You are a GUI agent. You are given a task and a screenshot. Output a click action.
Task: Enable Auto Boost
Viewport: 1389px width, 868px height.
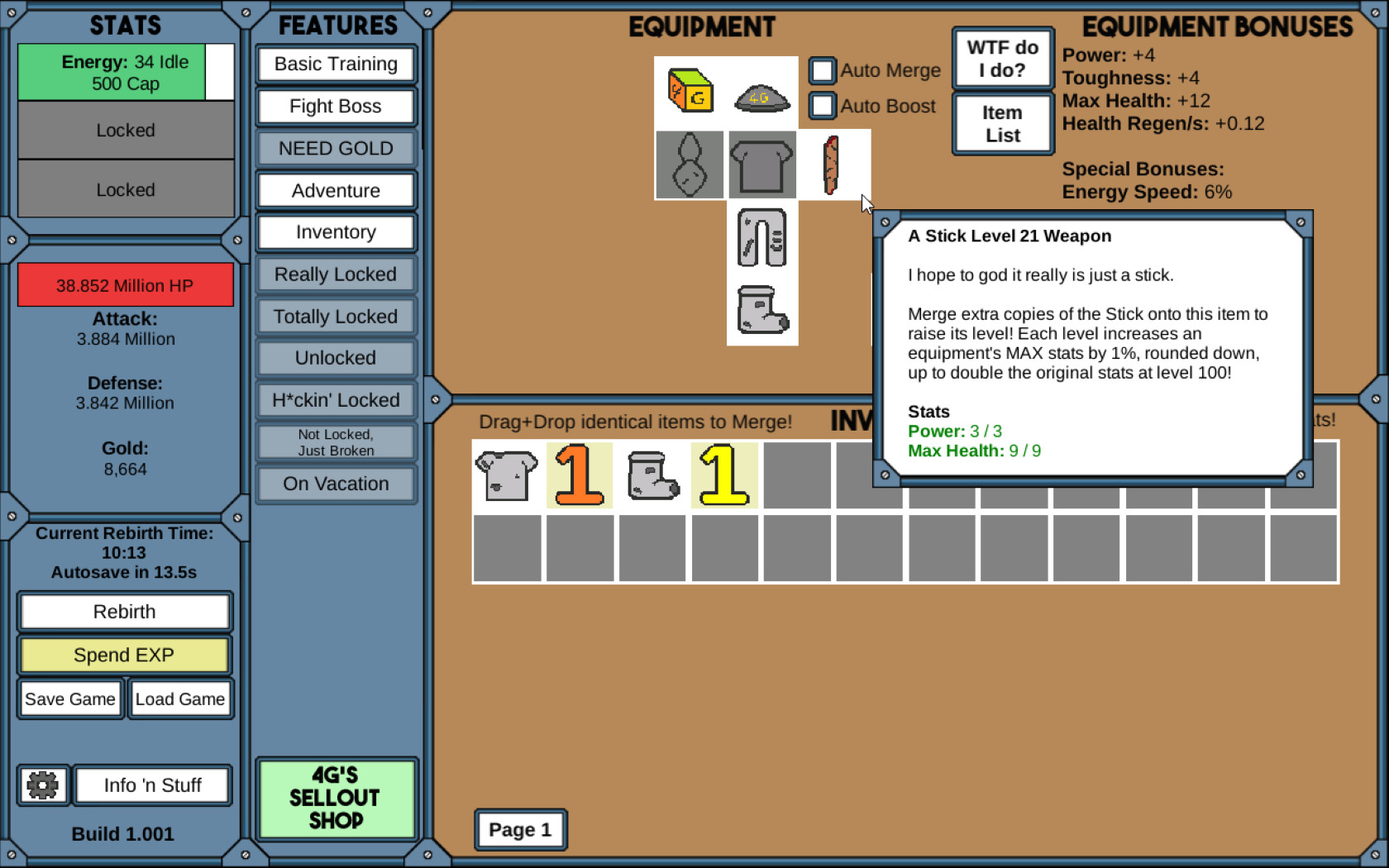click(x=821, y=106)
